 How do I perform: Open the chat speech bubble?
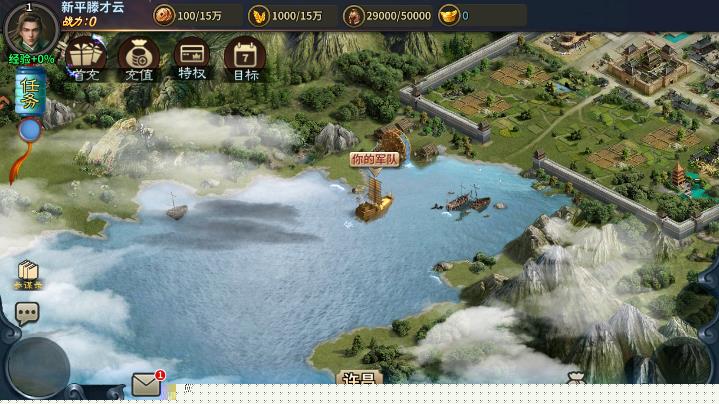point(27,313)
